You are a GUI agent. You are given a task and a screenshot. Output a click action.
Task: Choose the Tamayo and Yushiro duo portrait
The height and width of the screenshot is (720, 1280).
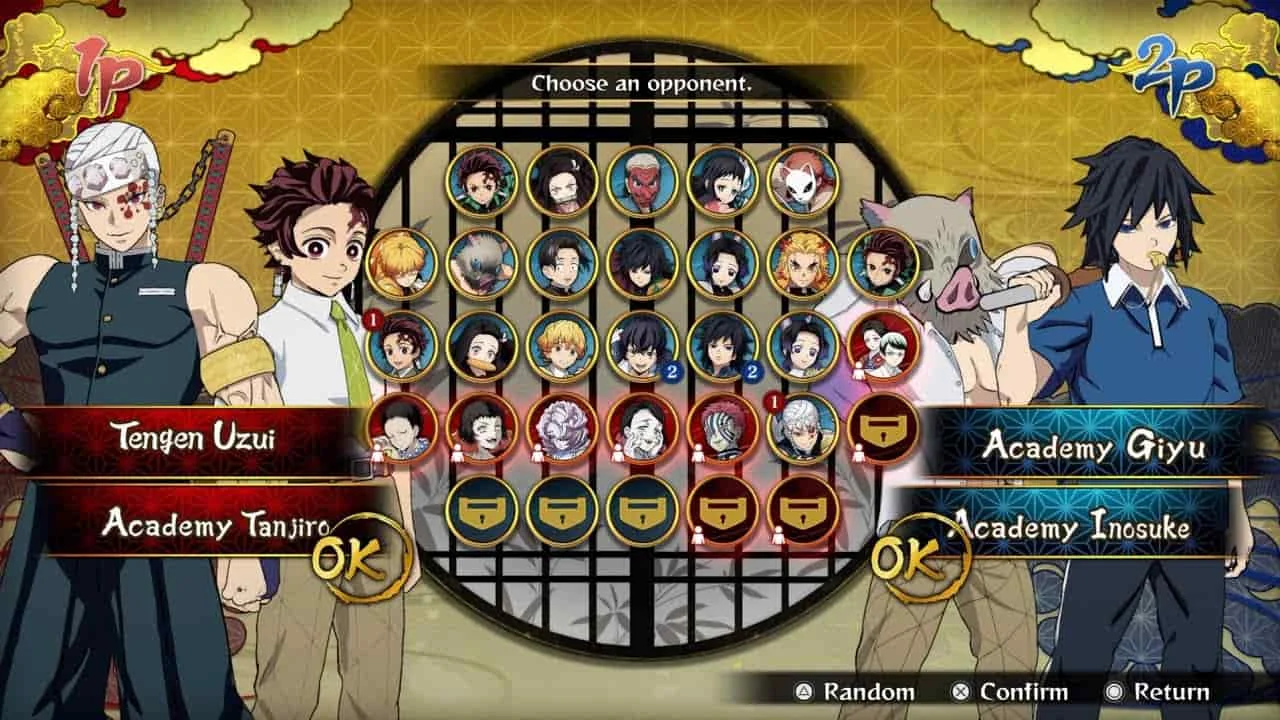click(x=882, y=345)
